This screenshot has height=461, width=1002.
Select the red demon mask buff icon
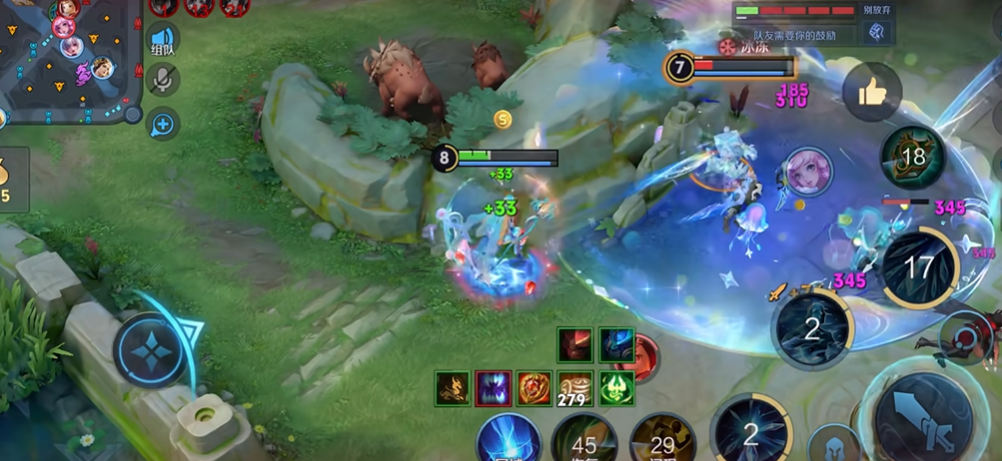pos(575,345)
